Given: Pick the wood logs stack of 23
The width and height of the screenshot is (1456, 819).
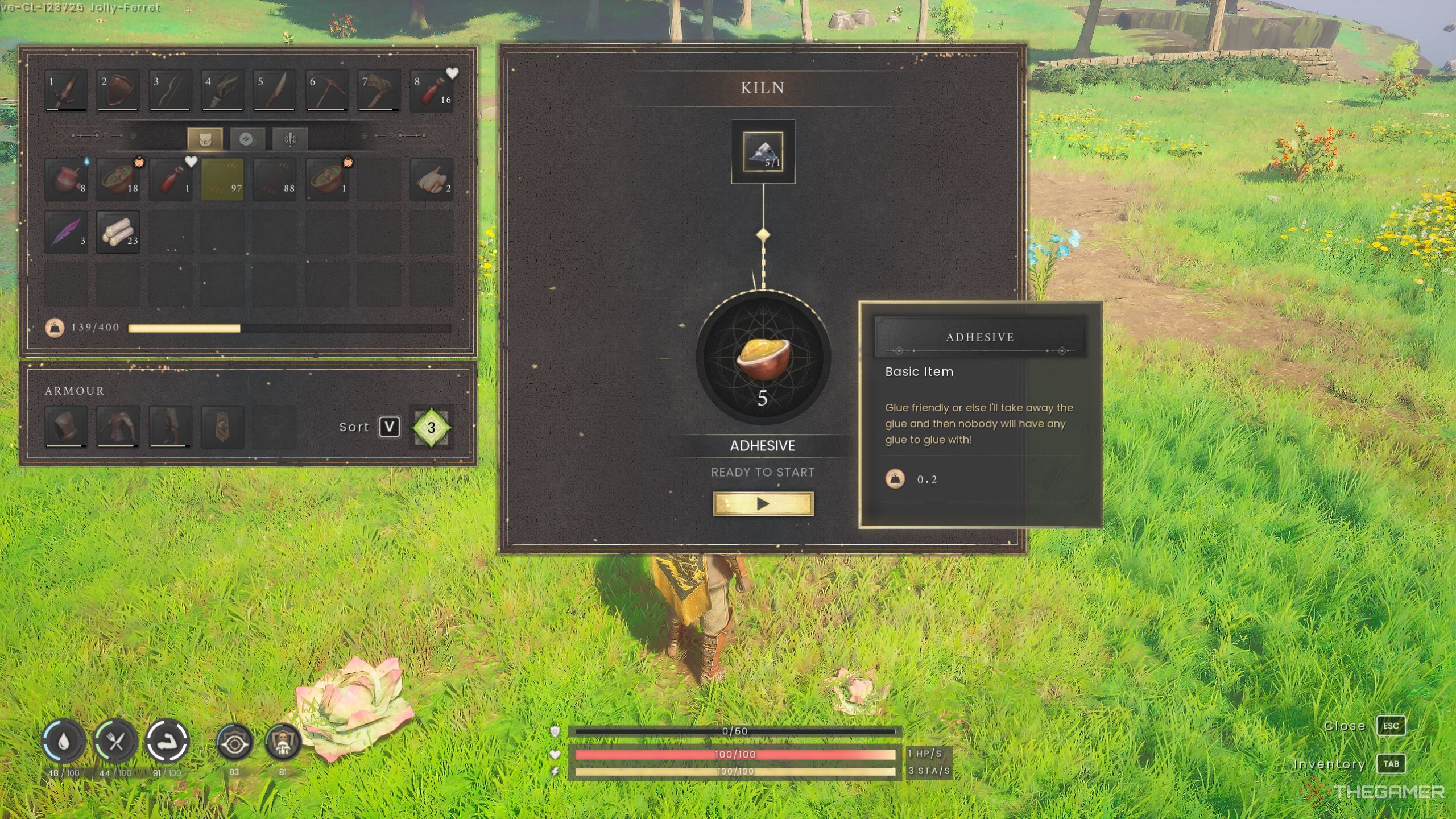Looking at the screenshot, I should tap(118, 232).
